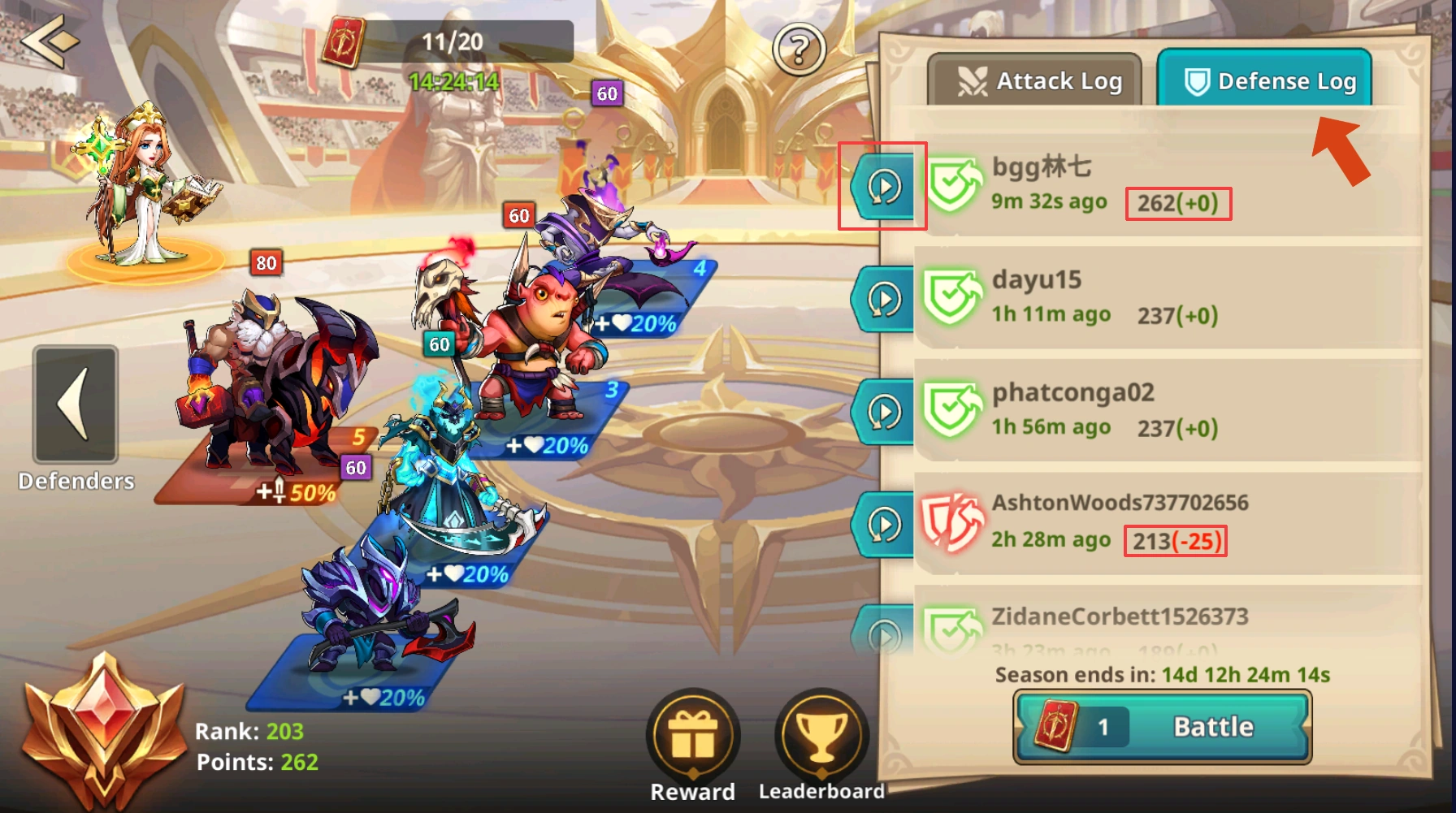This screenshot has width=1456, height=813.
Task: Click the green defense shield beside bgg林七
Action: pyautogui.click(x=955, y=183)
